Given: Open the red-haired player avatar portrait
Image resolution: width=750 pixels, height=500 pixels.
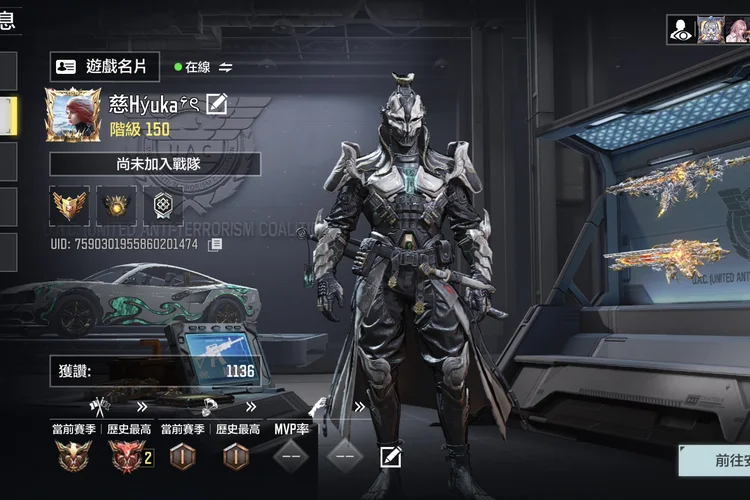Looking at the screenshot, I should pyautogui.click(x=73, y=115).
